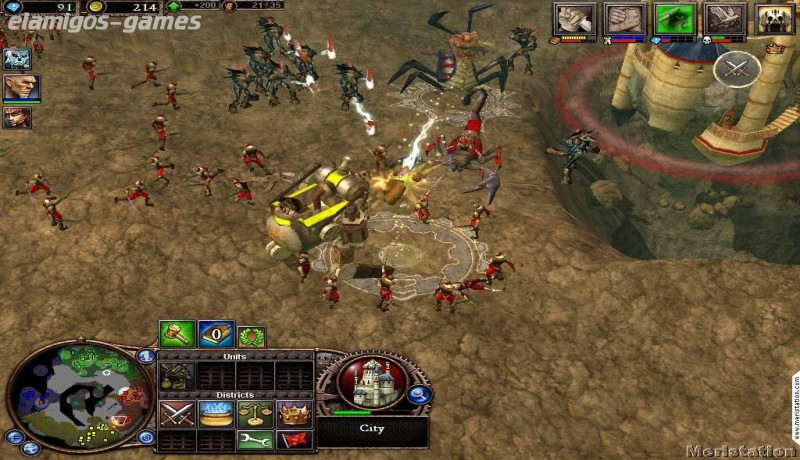Select the white beast portrait on the left
Image resolution: width=800 pixels, height=460 pixels.
16,58
